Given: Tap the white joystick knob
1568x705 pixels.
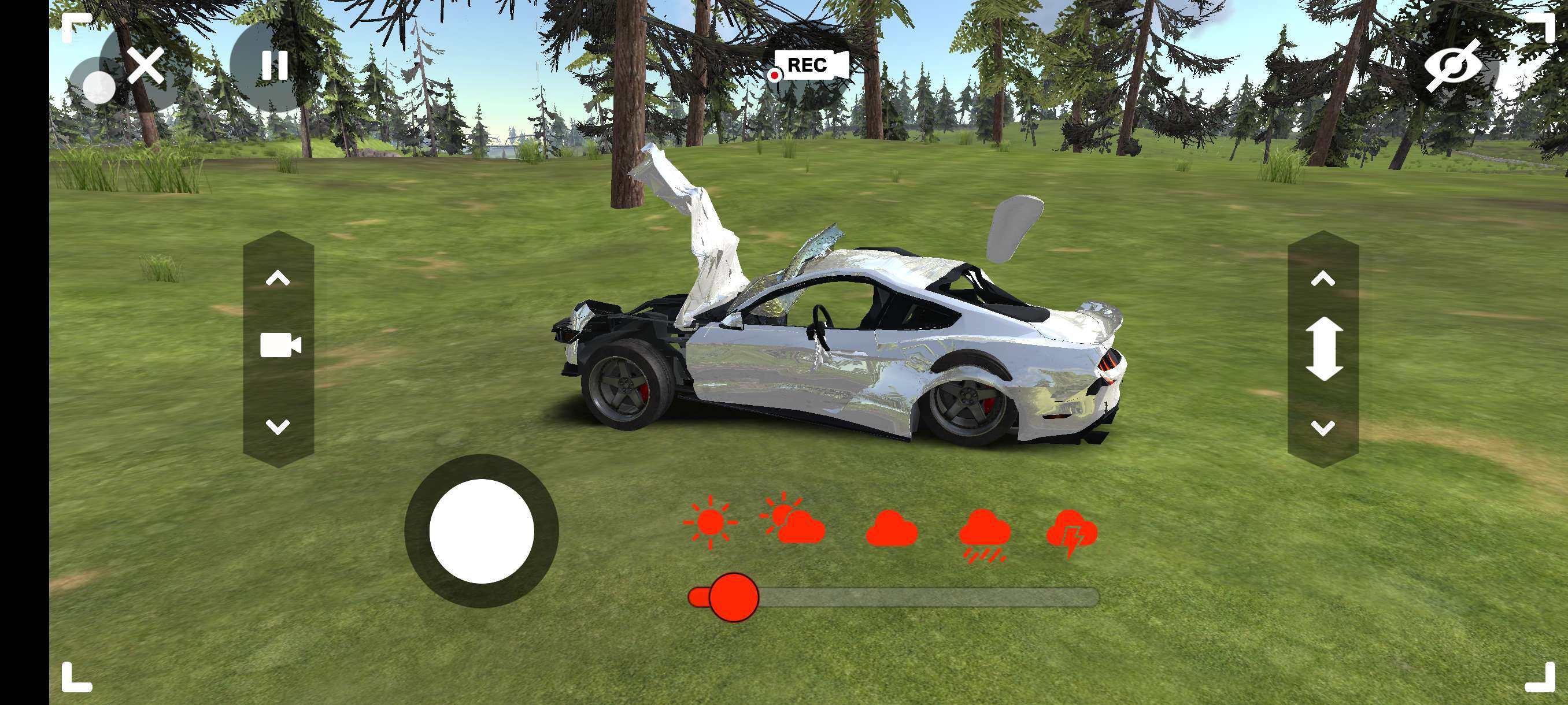Looking at the screenshot, I should pos(482,531).
